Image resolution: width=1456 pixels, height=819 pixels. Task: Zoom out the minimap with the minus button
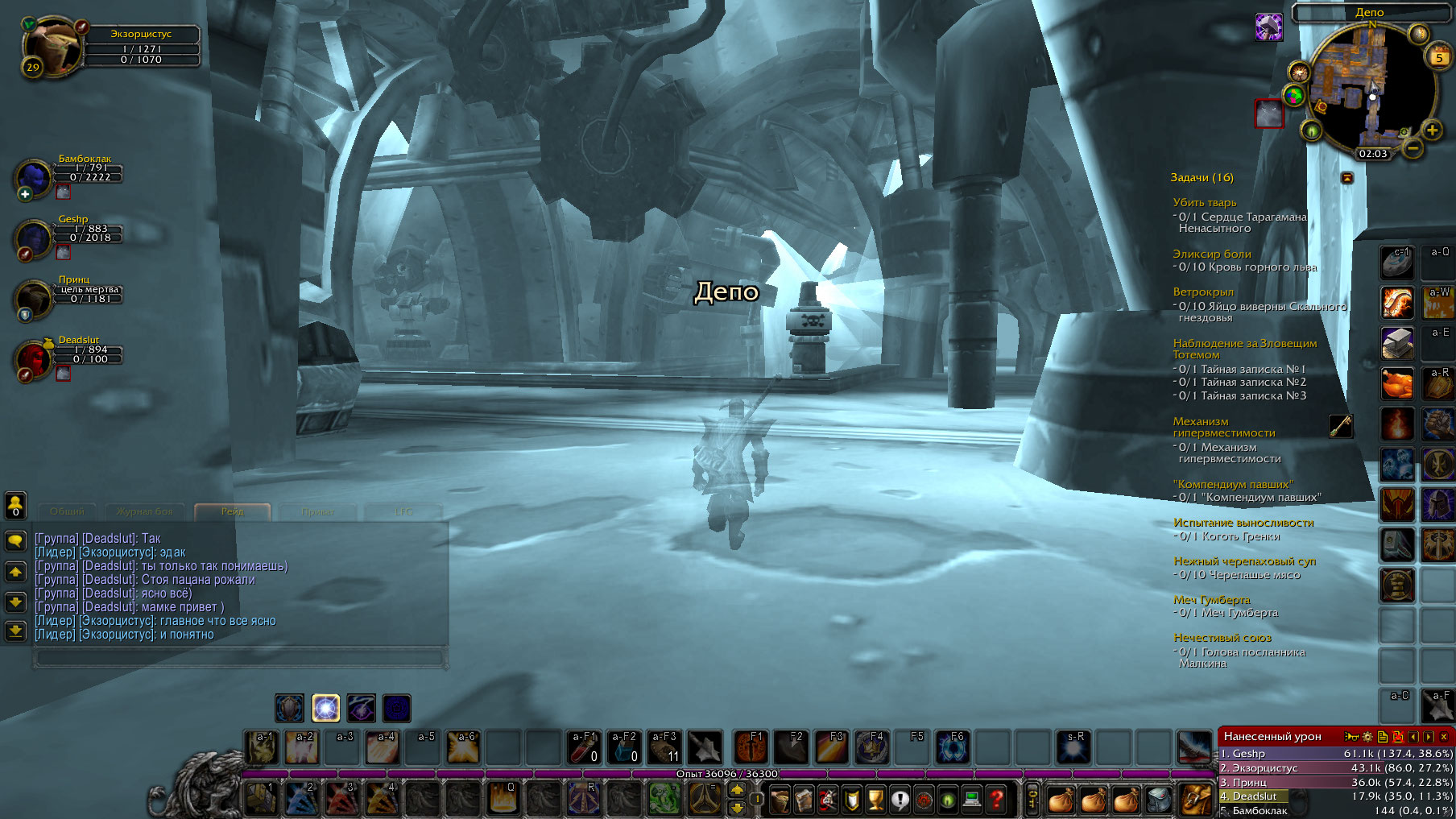pos(1412,148)
